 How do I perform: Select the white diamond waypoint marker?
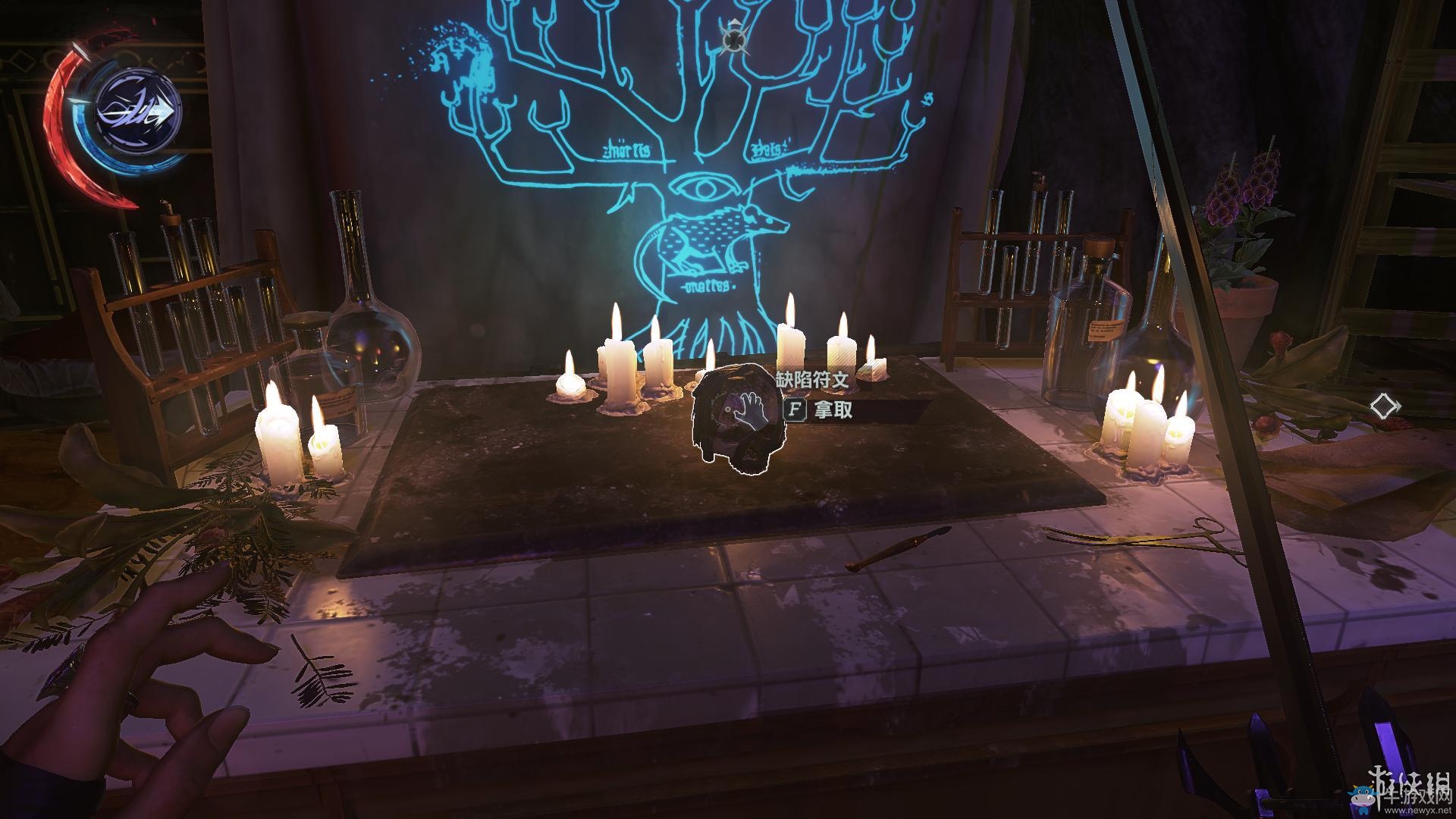pyautogui.click(x=1385, y=406)
